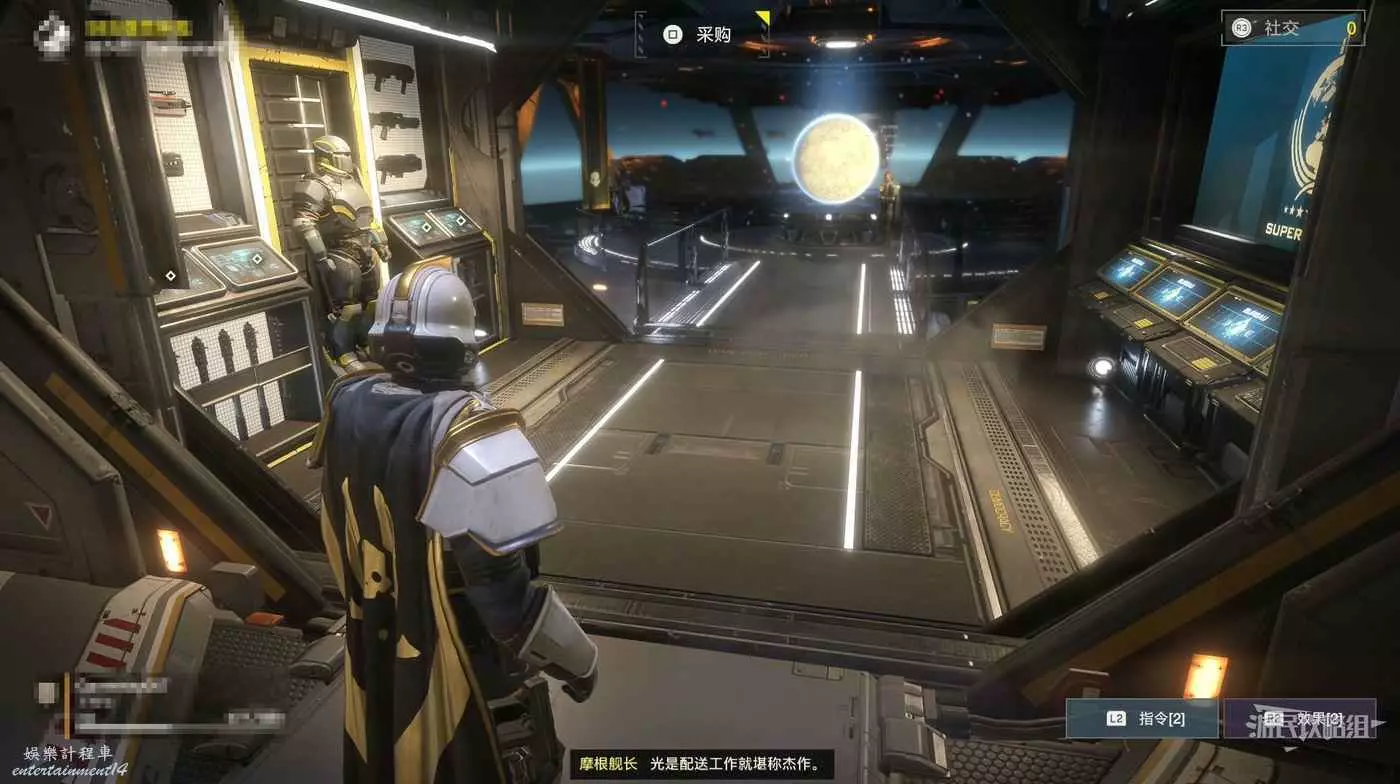Select the 效果[3] effects button
The height and width of the screenshot is (784, 1400).
pos(1299,718)
